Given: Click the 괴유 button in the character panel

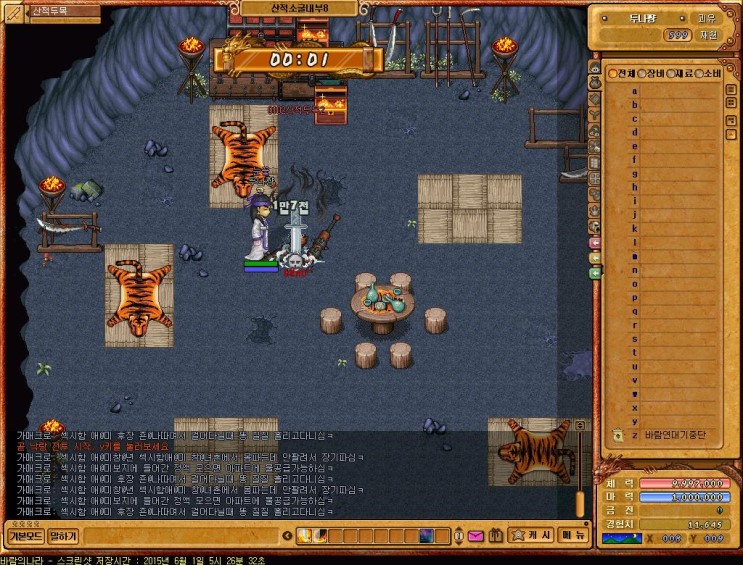Looking at the screenshot, I should coord(706,18).
